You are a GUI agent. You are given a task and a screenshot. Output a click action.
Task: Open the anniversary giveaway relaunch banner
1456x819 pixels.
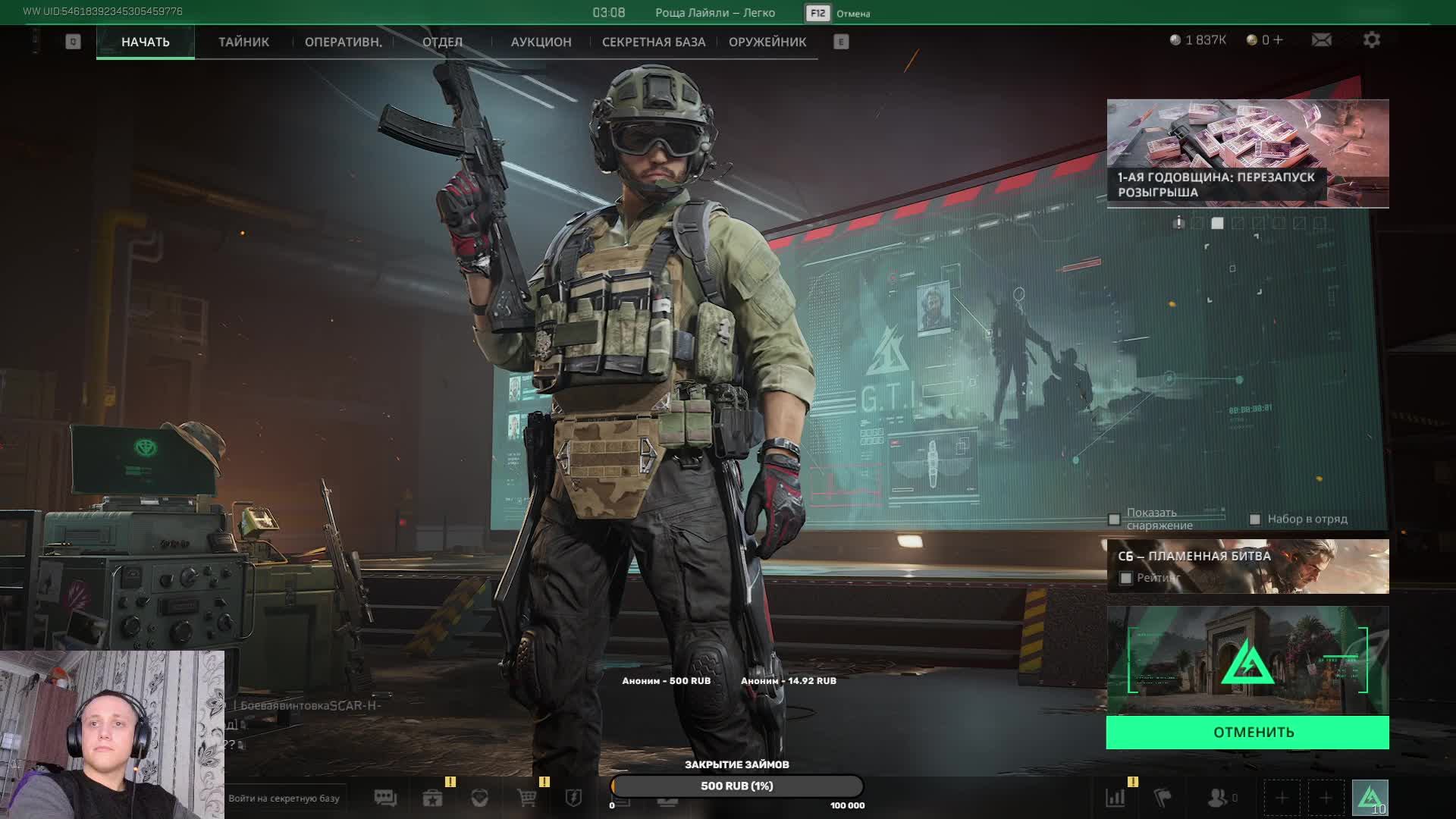click(x=1247, y=153)
